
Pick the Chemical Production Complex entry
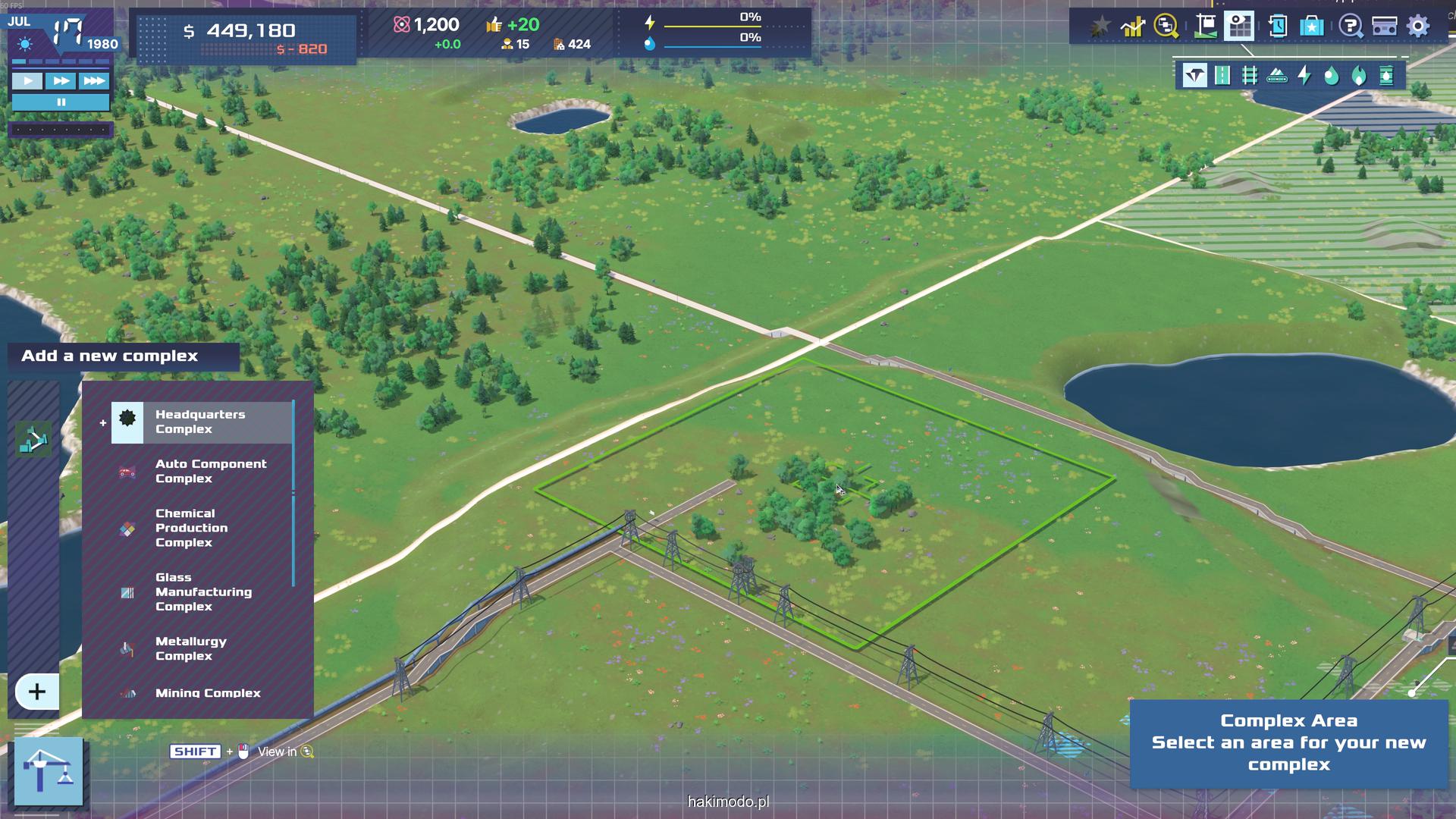coord(191,528)
